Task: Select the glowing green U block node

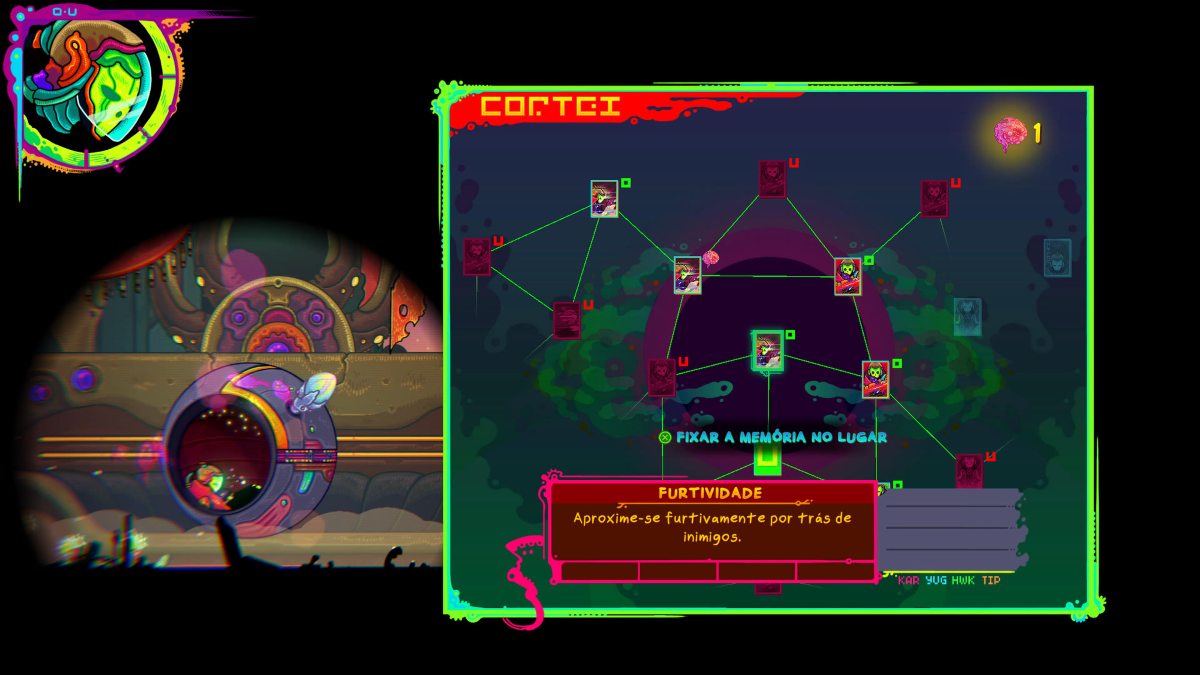Action: 767,459
